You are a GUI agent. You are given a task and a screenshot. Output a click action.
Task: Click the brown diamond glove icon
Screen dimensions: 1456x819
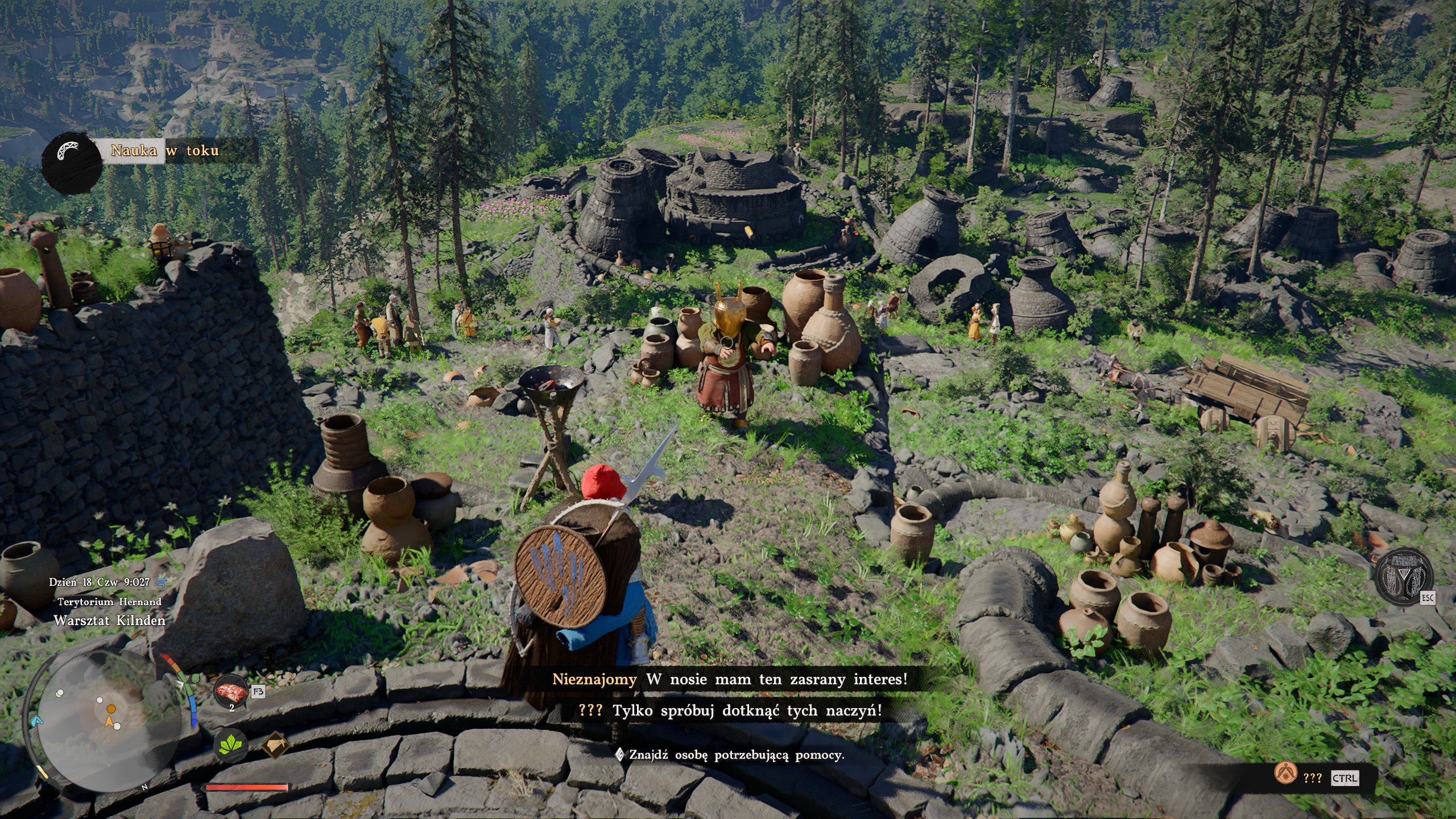275,745
